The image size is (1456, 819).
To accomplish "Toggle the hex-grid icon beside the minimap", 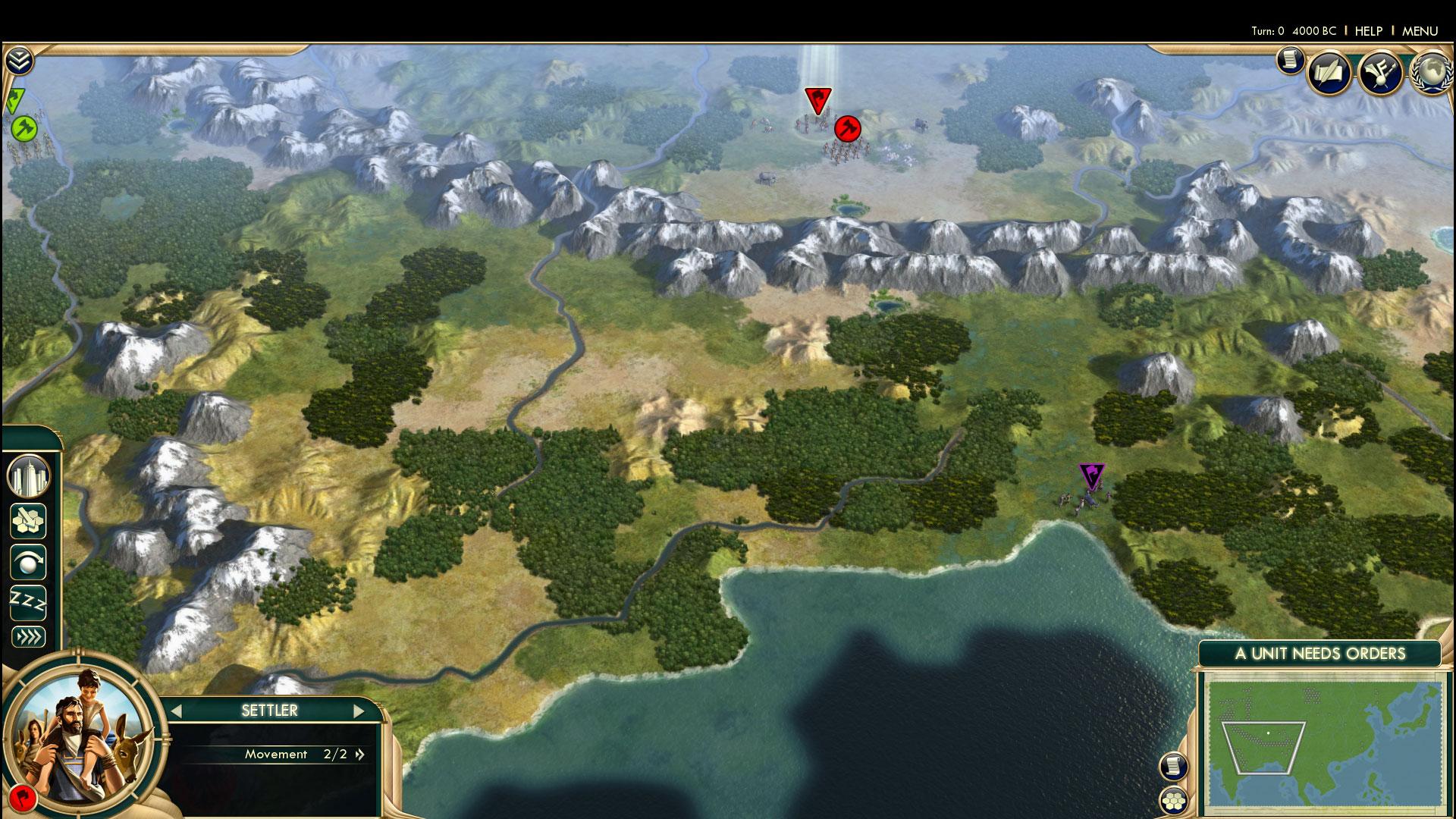I will [1173, 800].
